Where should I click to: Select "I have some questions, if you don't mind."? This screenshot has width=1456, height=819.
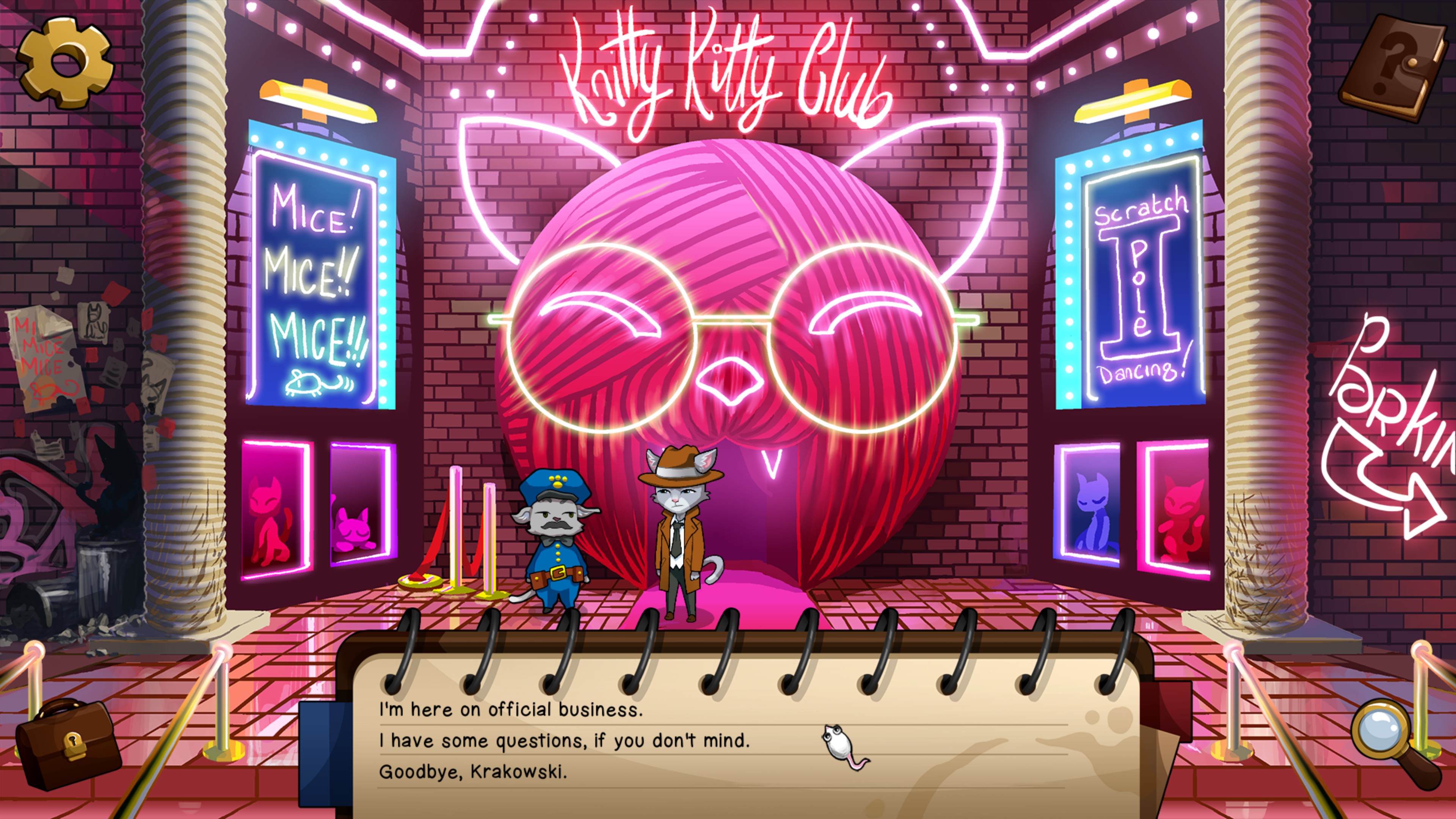[x=564, y=741]
